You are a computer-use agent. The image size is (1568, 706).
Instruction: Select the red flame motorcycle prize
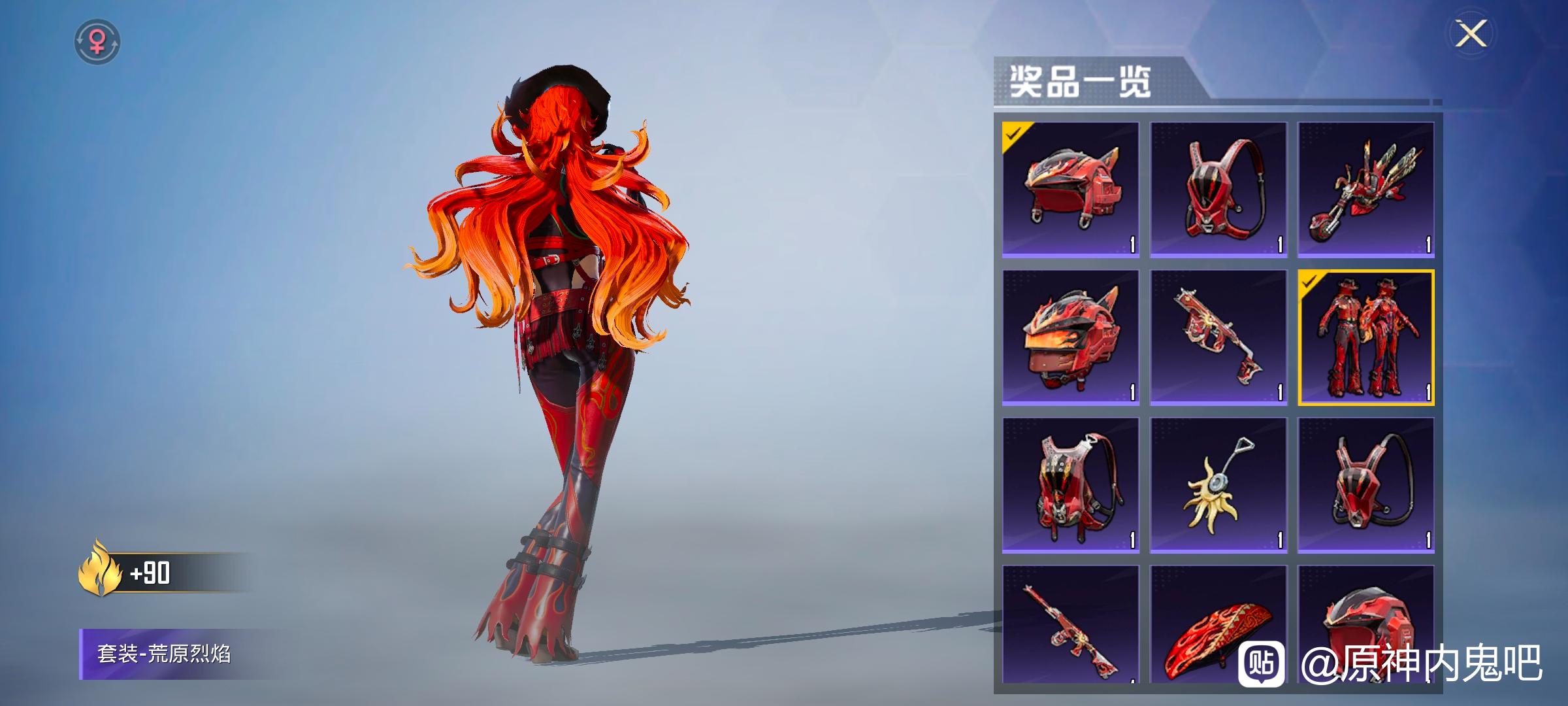coord(1365,189)
